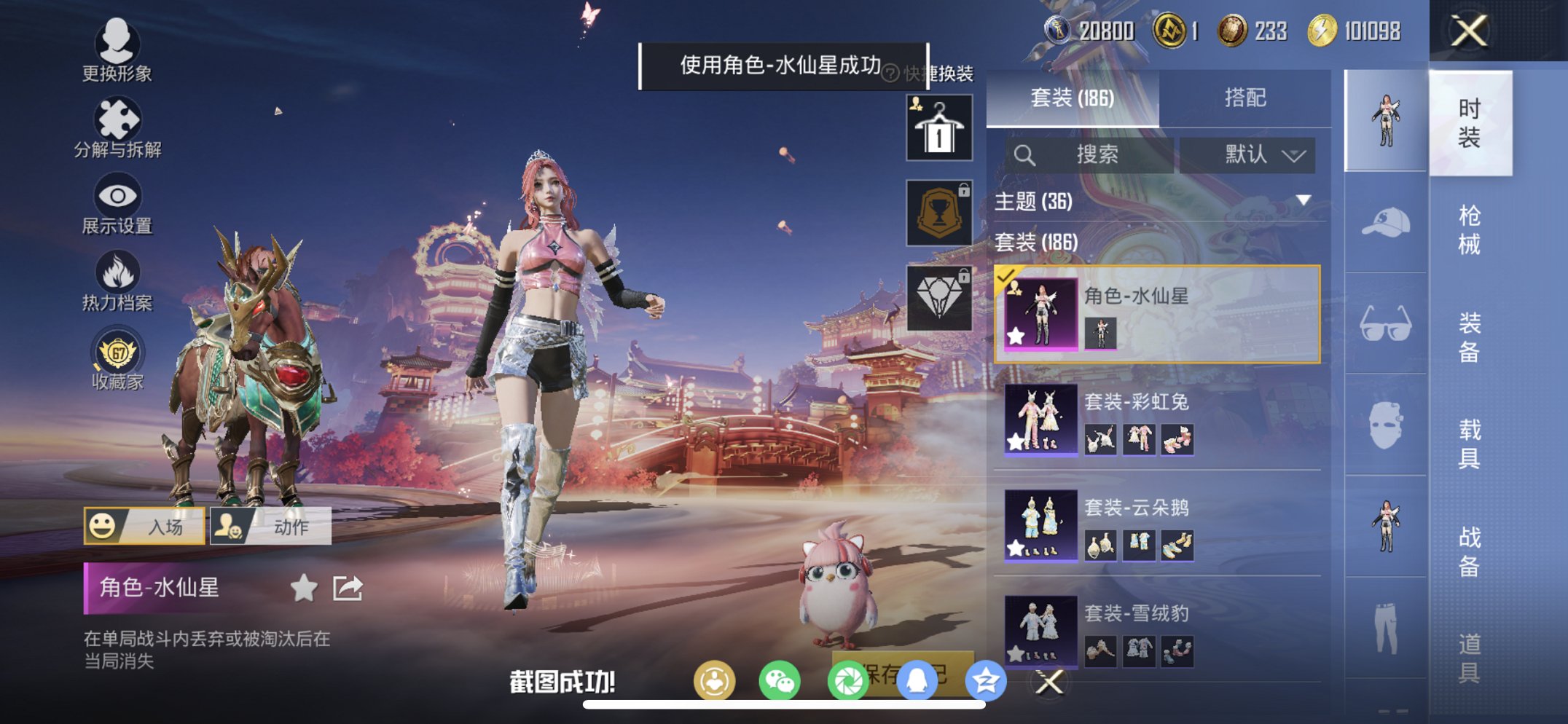Switch to the 搭配 tab
Viewport: 1568px width, 724px height.
1247,96
